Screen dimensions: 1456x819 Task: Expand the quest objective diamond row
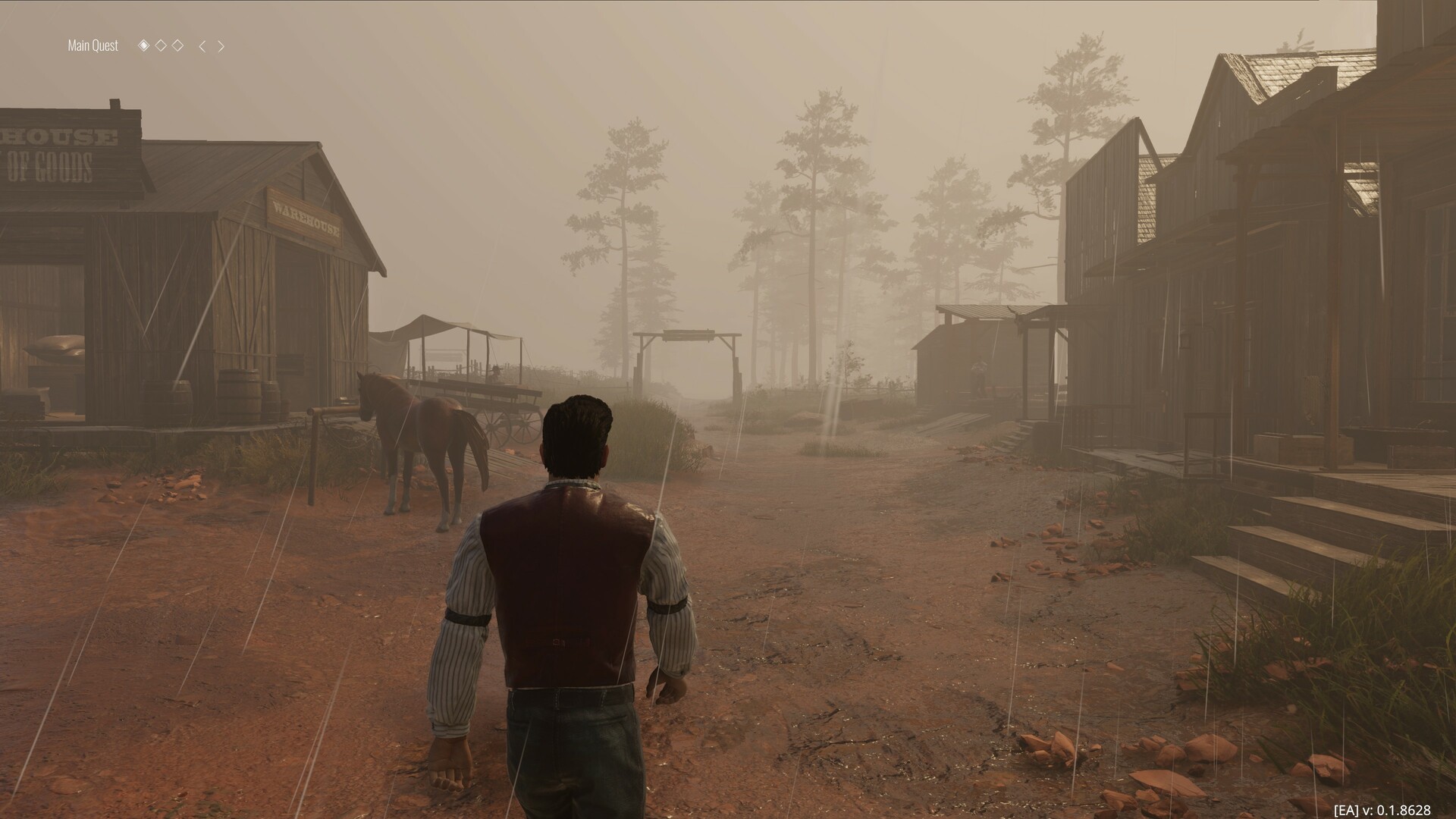161,45
